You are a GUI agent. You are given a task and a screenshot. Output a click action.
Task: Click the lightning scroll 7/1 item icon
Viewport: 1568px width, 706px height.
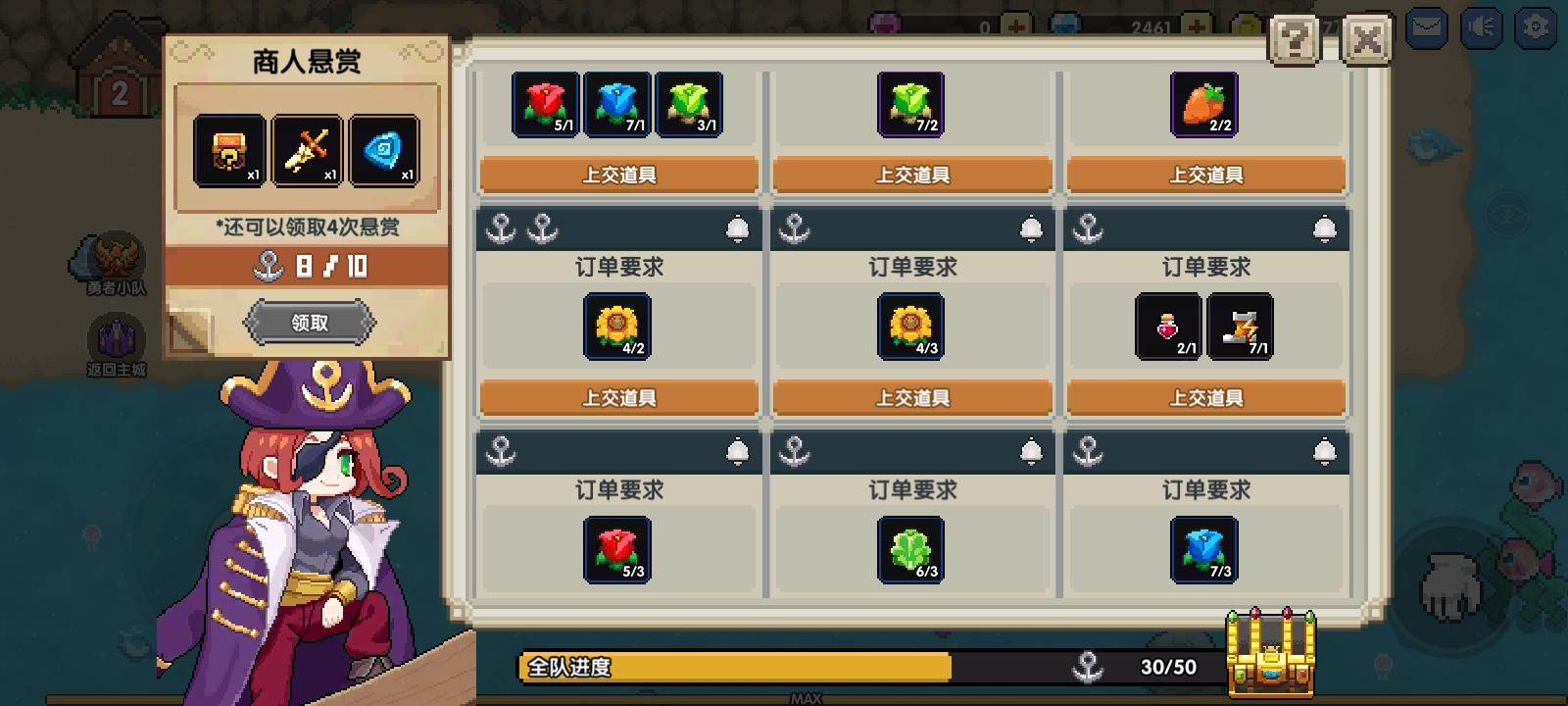point(1241,327)
